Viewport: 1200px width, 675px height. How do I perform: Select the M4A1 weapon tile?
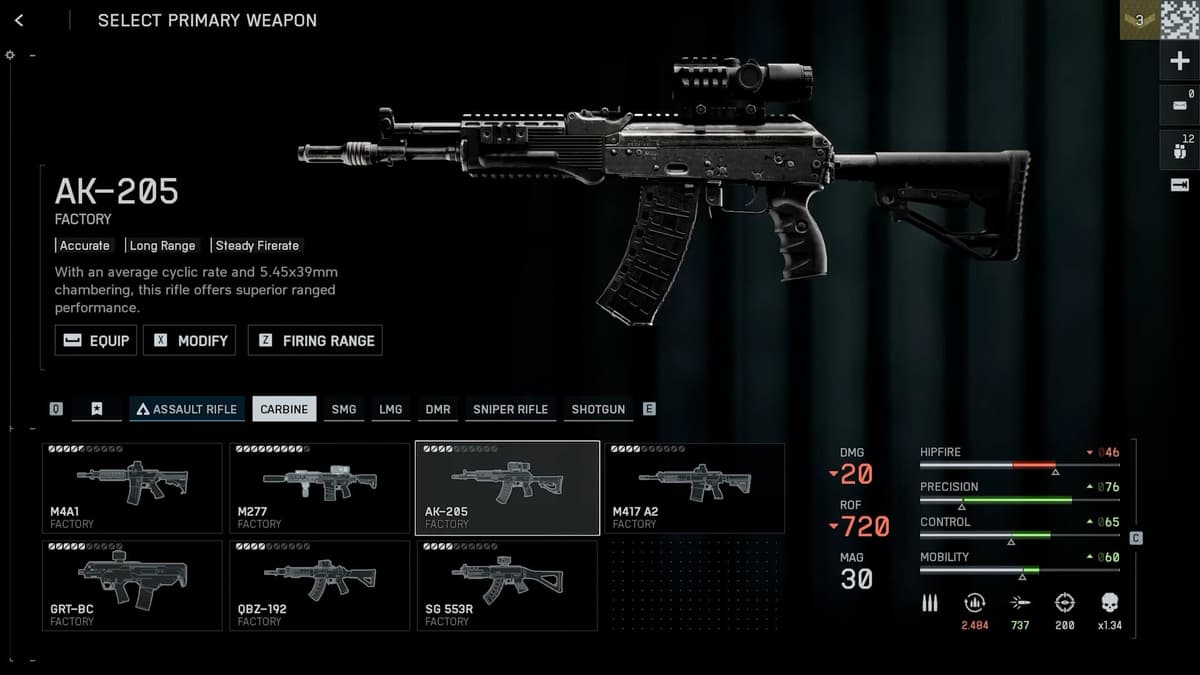tap(132, 488)
